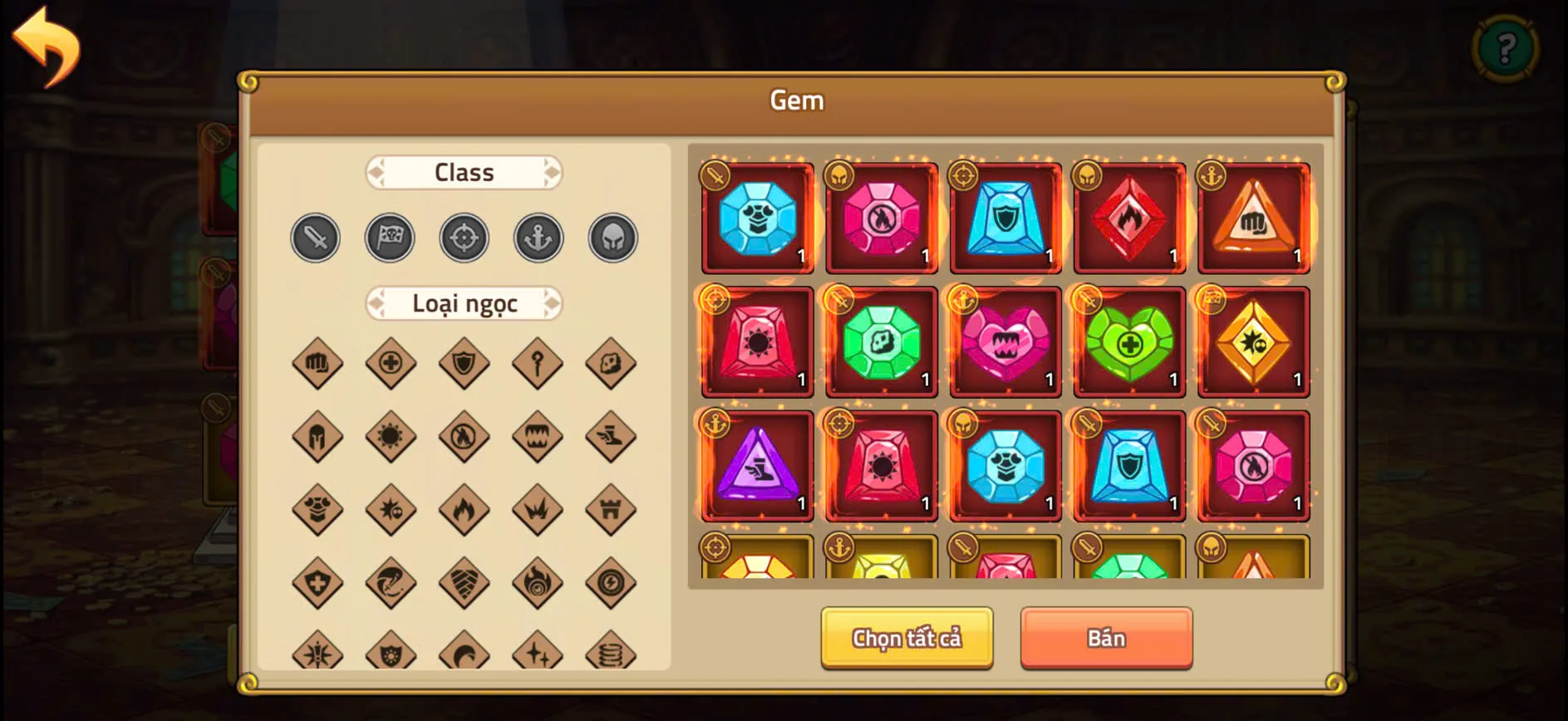Open the help question mark button

[1506, 47]
